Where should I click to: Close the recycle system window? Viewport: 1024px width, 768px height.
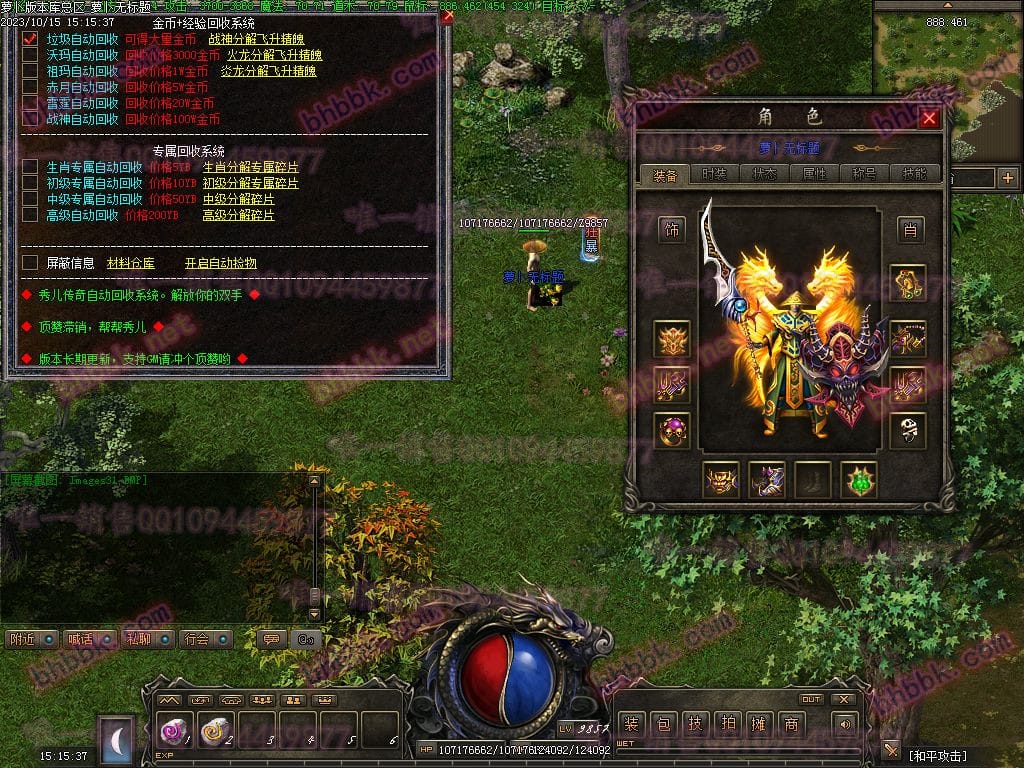(447, 16)
